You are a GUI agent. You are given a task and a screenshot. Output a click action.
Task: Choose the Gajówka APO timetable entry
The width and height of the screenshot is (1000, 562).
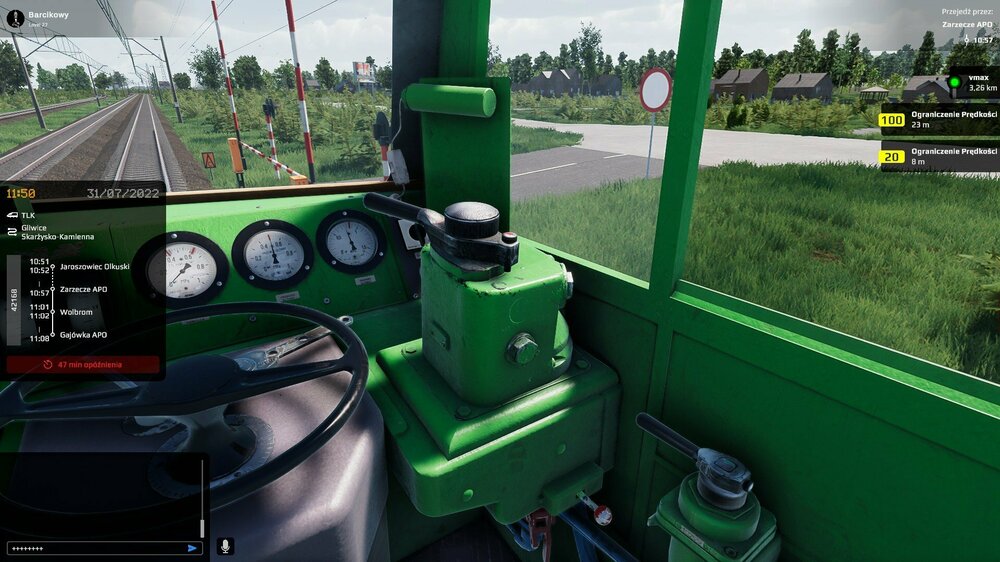(x=84, y=335)
